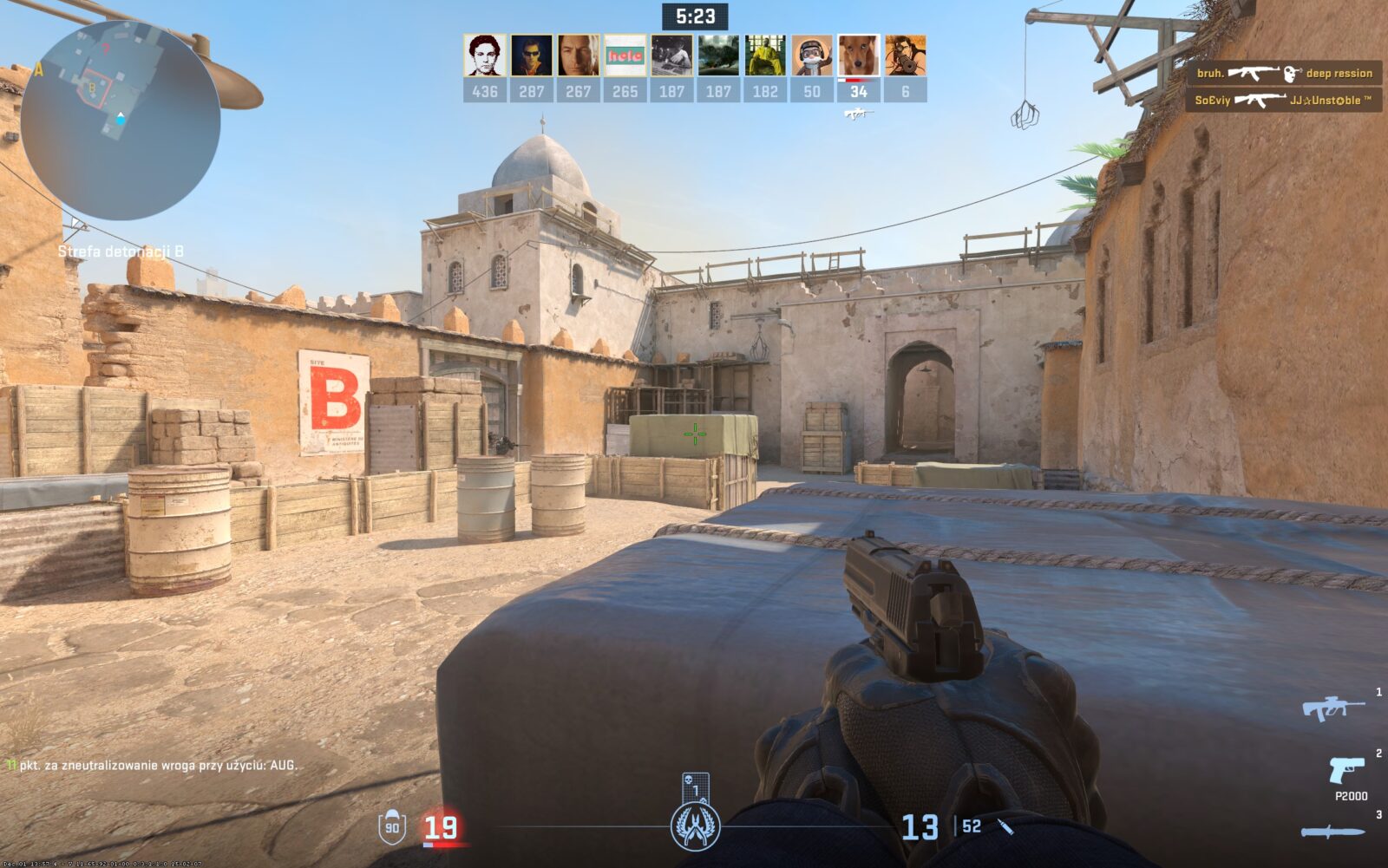1388x868 pixels.
Task: Click the top-scoring player avatar with 436
Action: click(x=484, y=55)
